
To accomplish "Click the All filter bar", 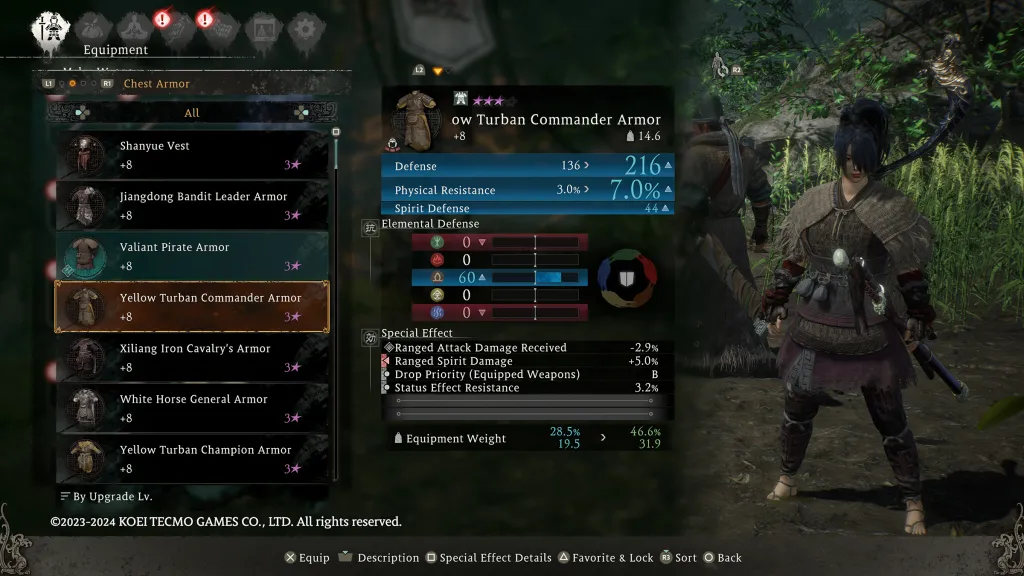I will click(x=191, y=113).
